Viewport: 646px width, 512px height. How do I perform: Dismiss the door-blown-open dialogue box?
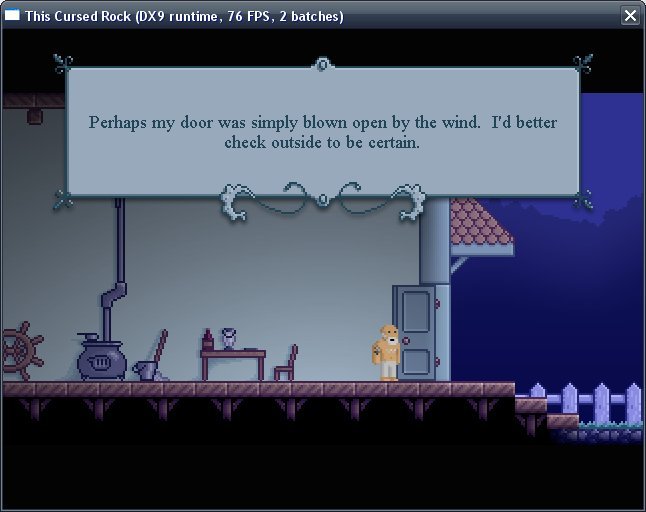(x=322, y=132)
